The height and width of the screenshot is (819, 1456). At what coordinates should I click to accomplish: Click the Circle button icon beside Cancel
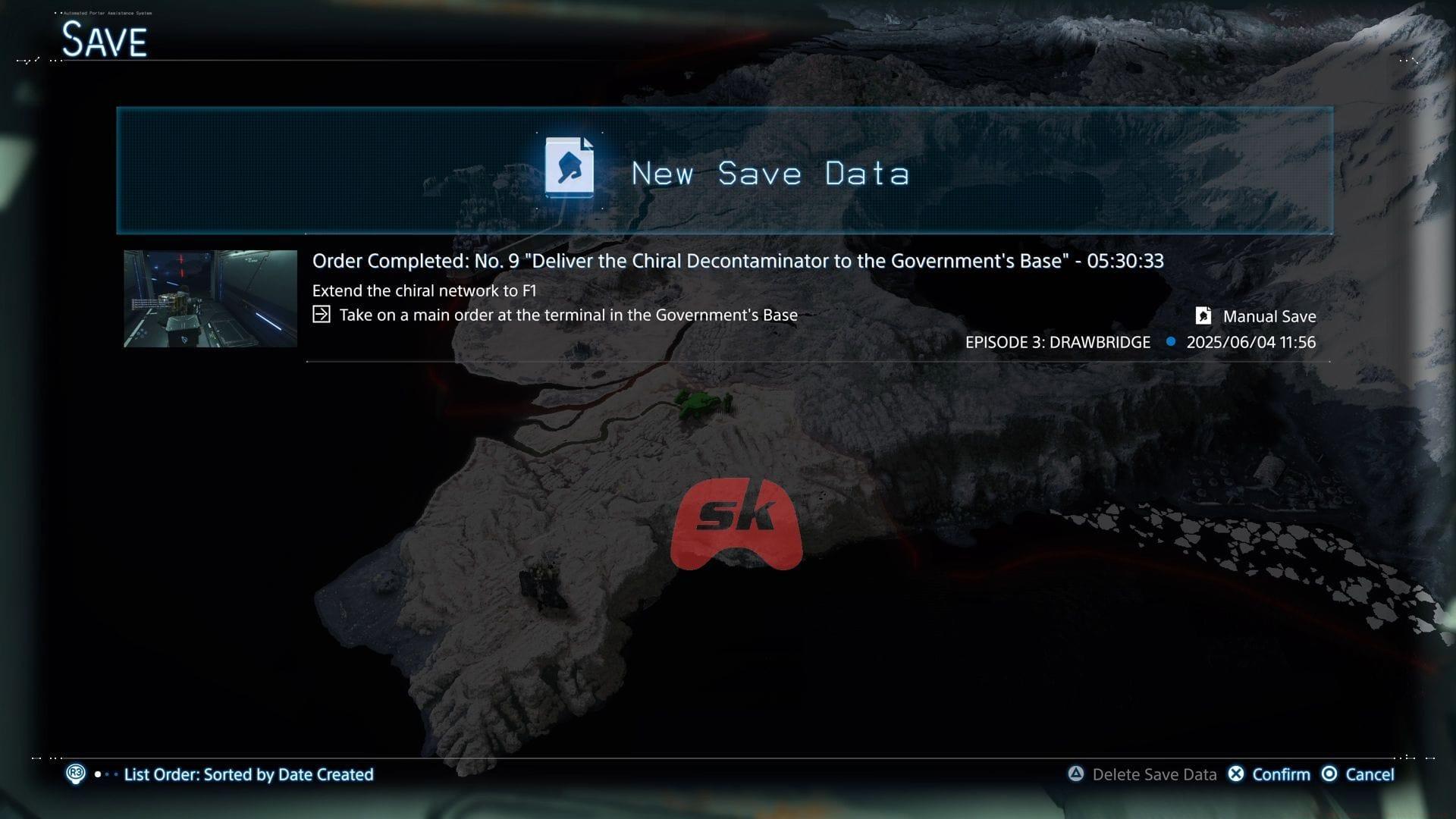coord(1329,774)
